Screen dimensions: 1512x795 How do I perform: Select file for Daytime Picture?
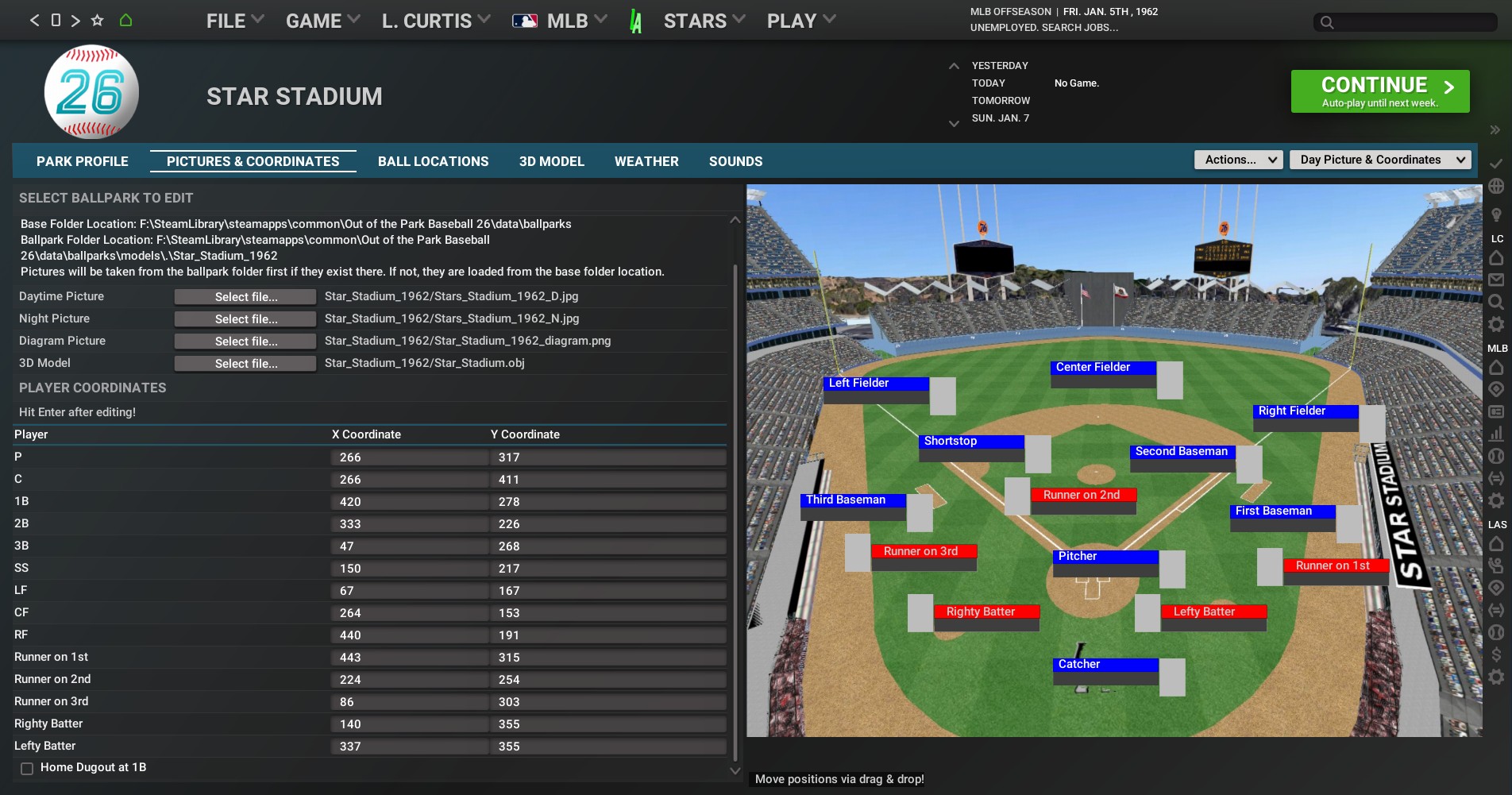245,297
